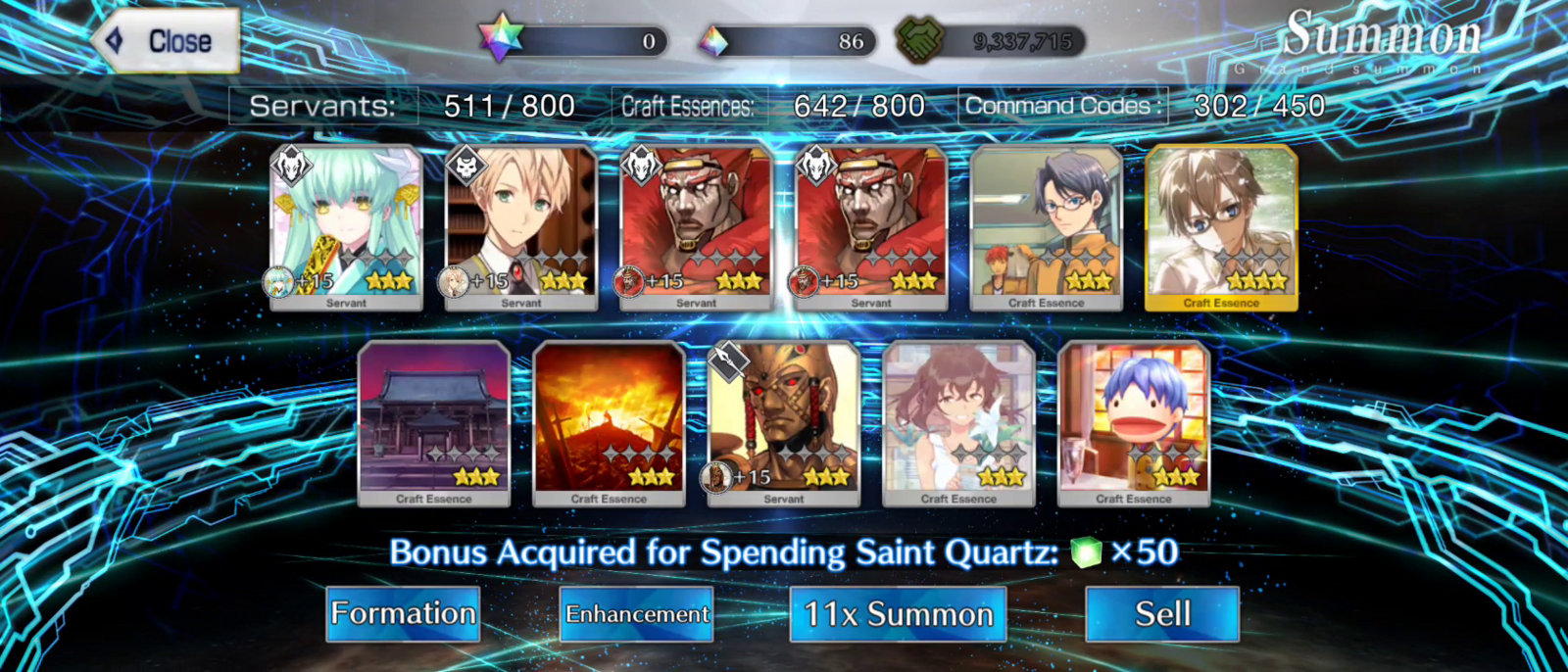Image resolution: width=1568 pixels, height=672 pixels.
Task: Inspect the cartoon blue-haired face craft essence
Action: pyautogui.click(x=1134, y=422)
